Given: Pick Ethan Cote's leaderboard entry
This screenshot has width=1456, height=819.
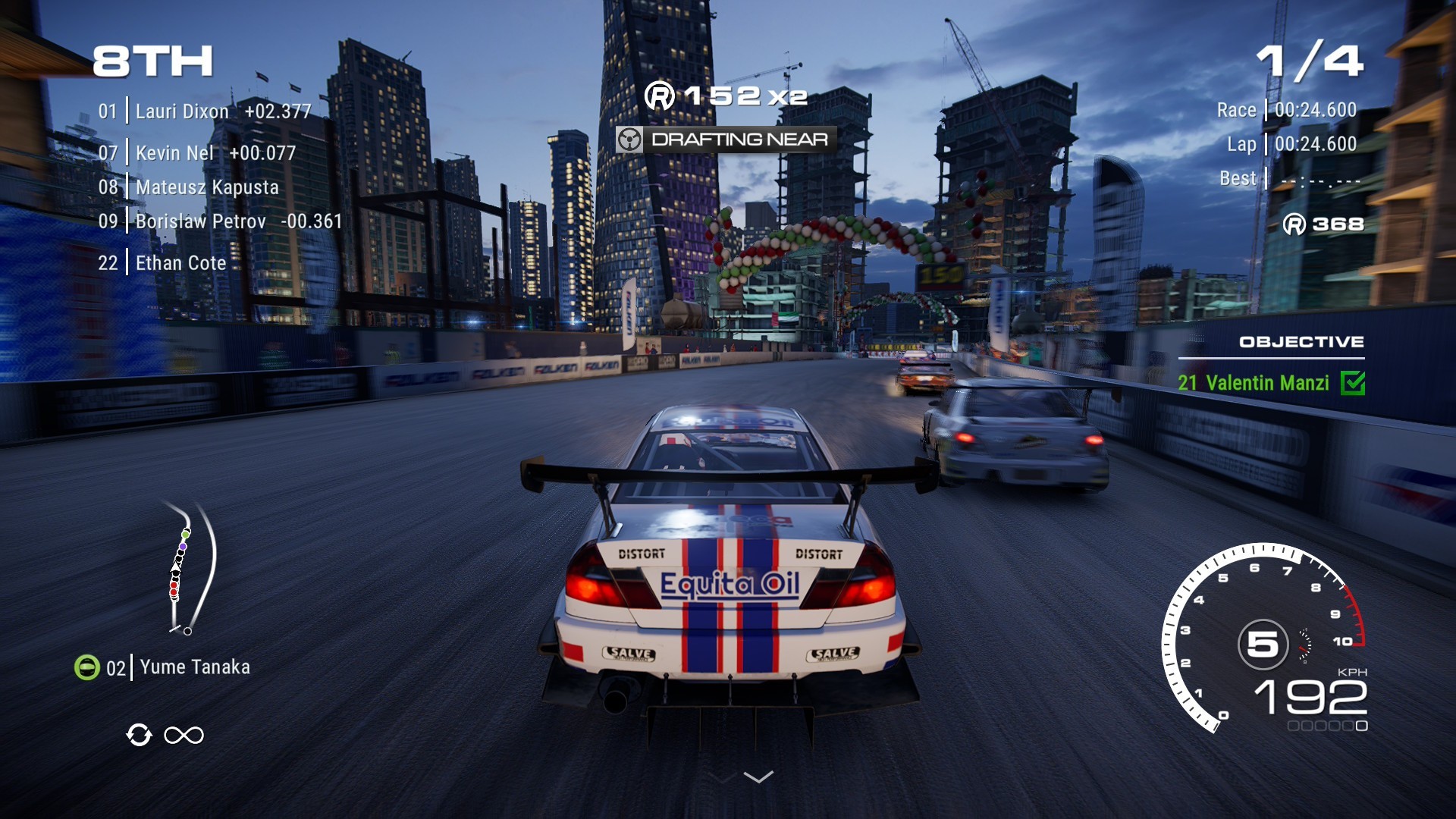Looking at the screenshot, I should 180,263.
